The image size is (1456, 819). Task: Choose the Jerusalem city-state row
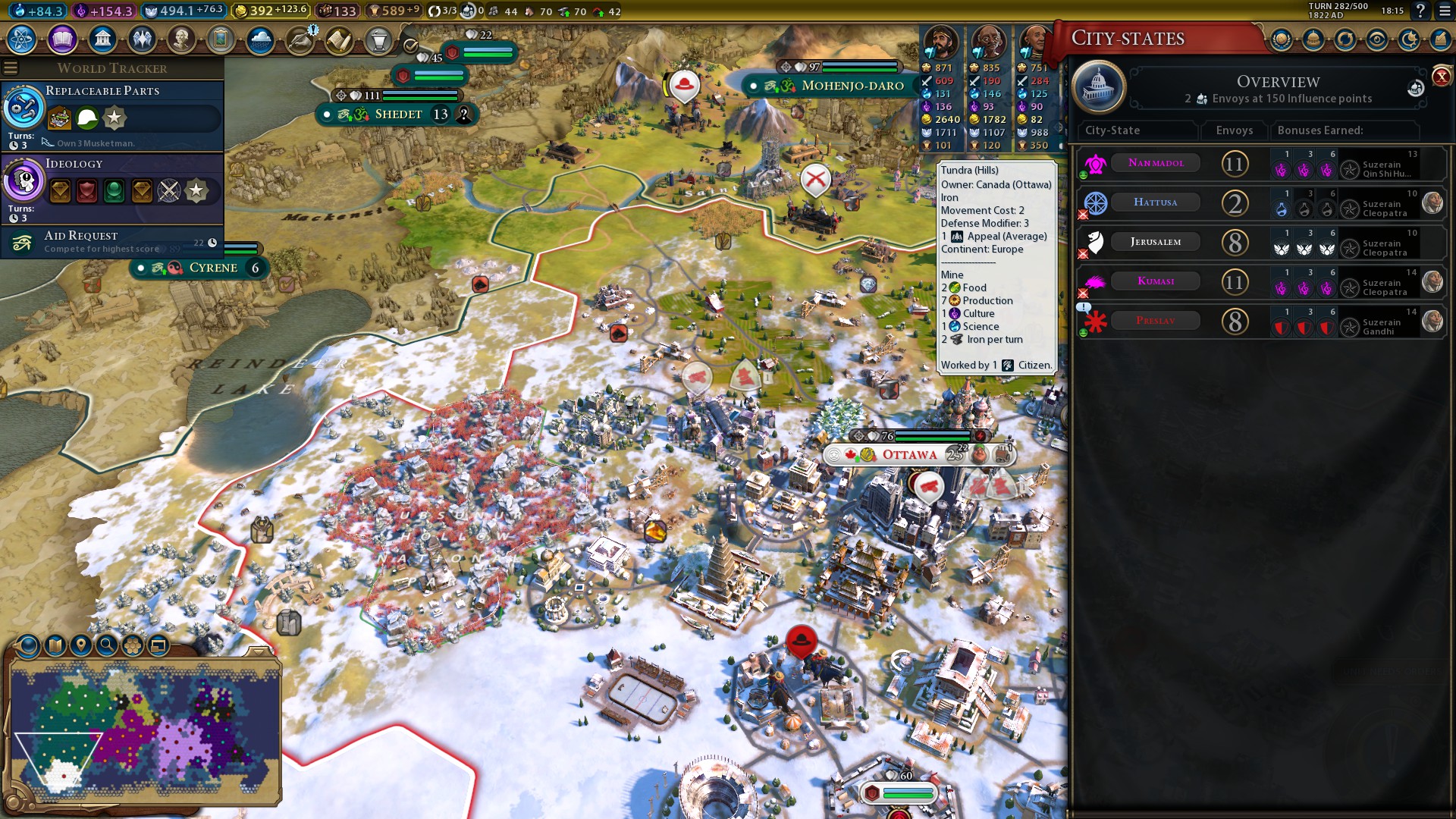coord(1156,242)
